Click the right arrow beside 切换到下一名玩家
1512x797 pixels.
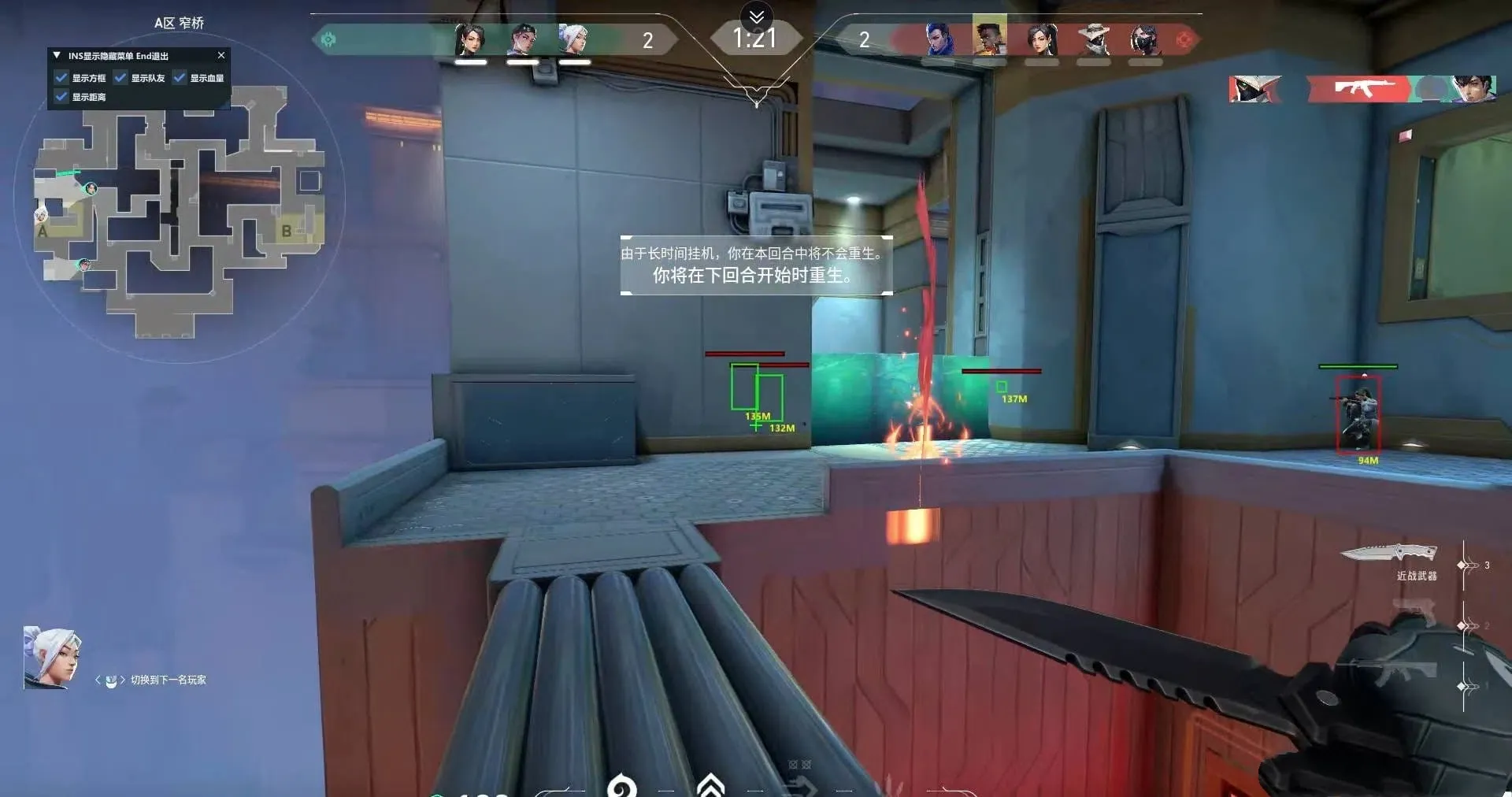tap(122, 680)
